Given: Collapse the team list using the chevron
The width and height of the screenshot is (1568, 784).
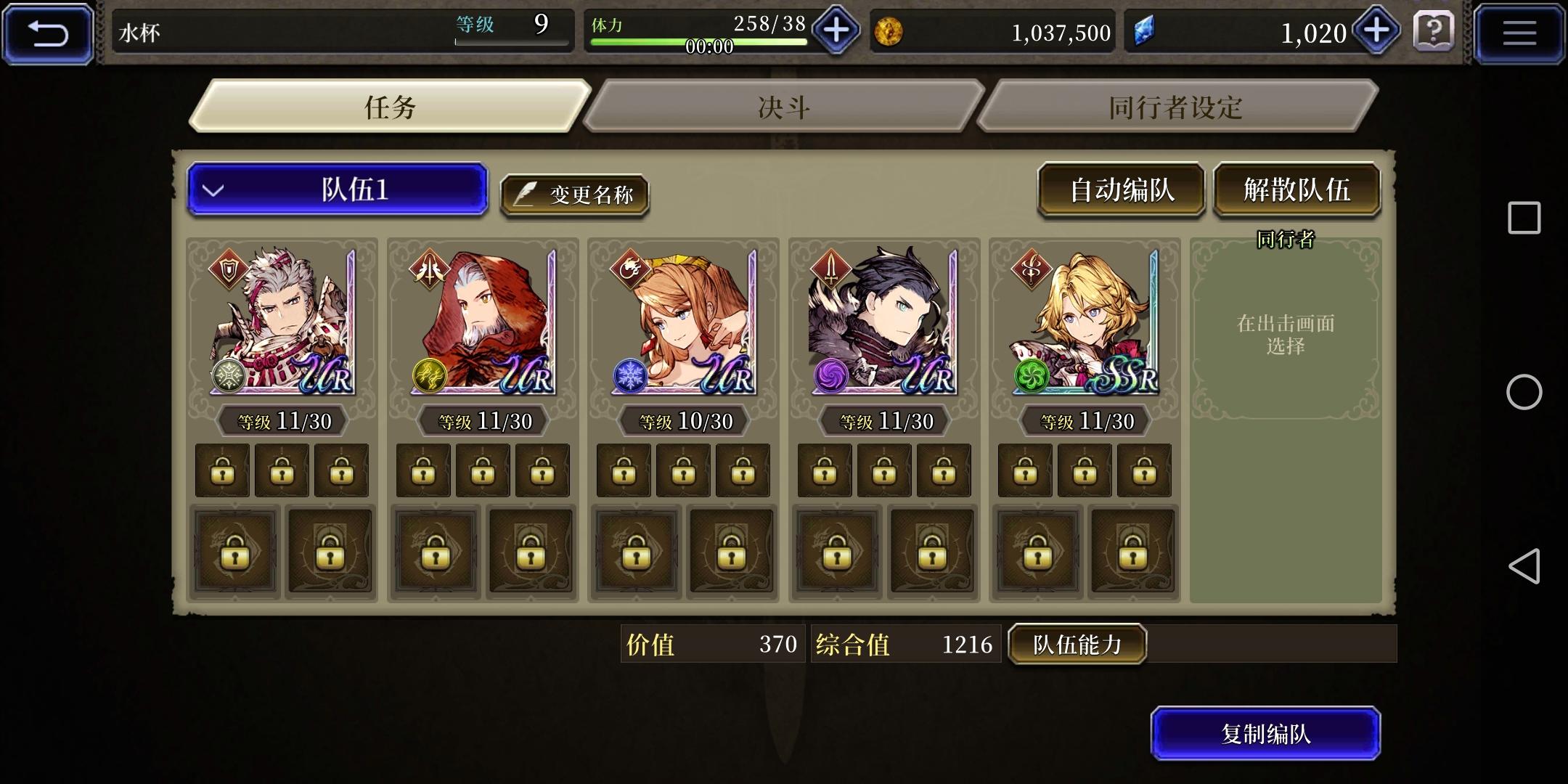Looking at the screenshot, I should click(211, 190).
